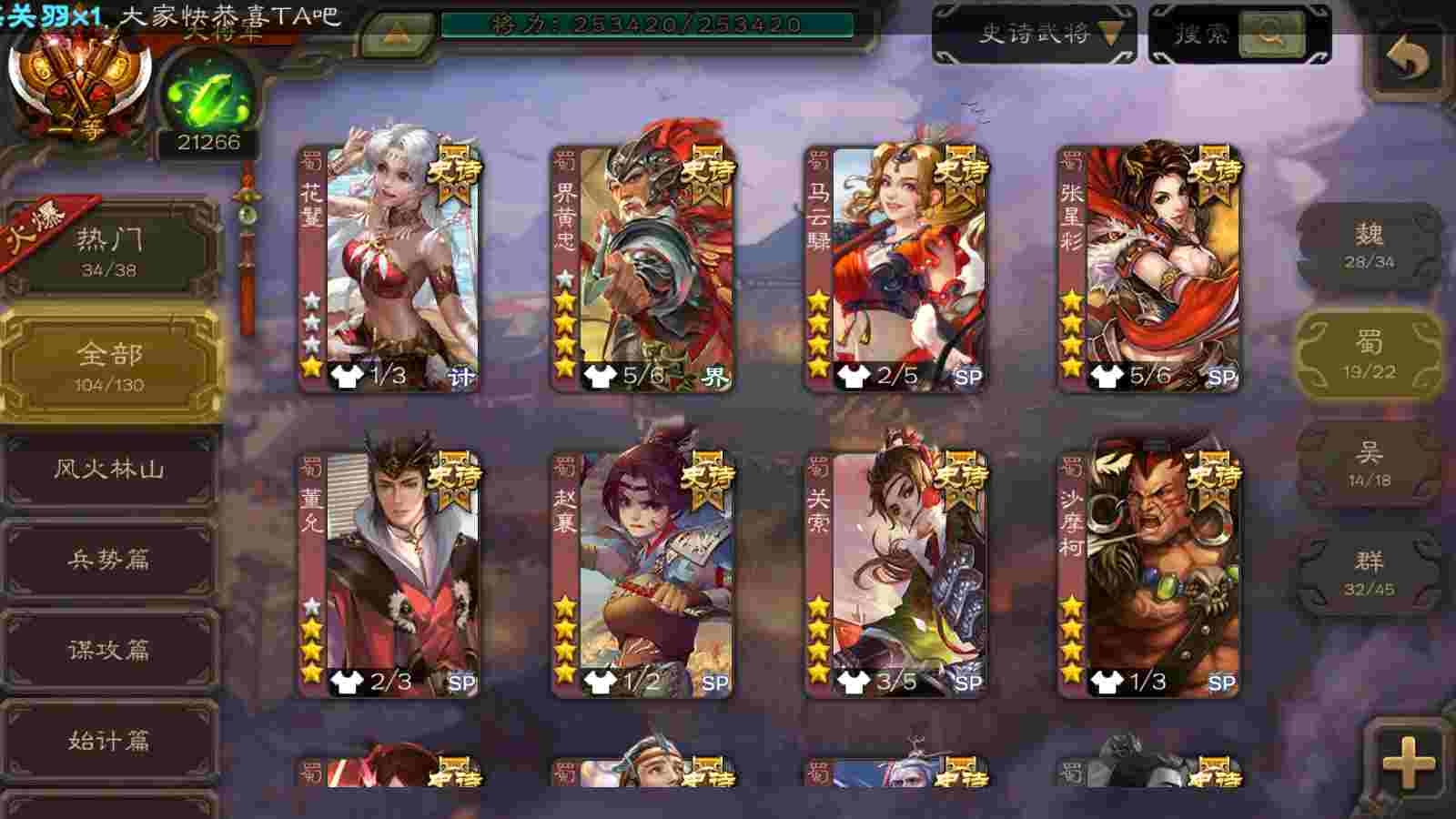Viewport: 1456px width, 819px height.
Task: Open the 始计篇 category
Action: pos(109,741)
